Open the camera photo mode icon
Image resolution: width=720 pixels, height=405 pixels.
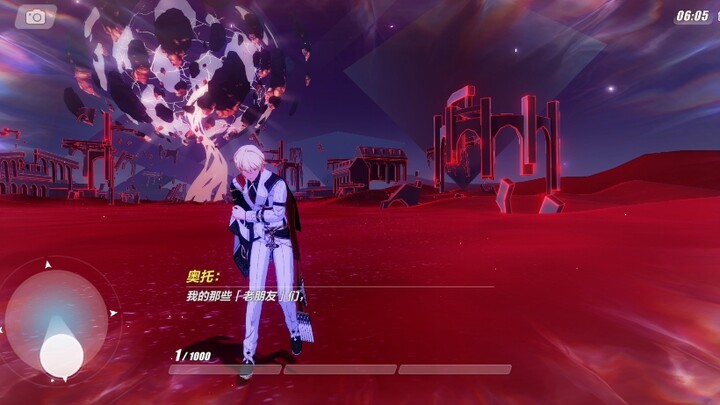point(37,17)
